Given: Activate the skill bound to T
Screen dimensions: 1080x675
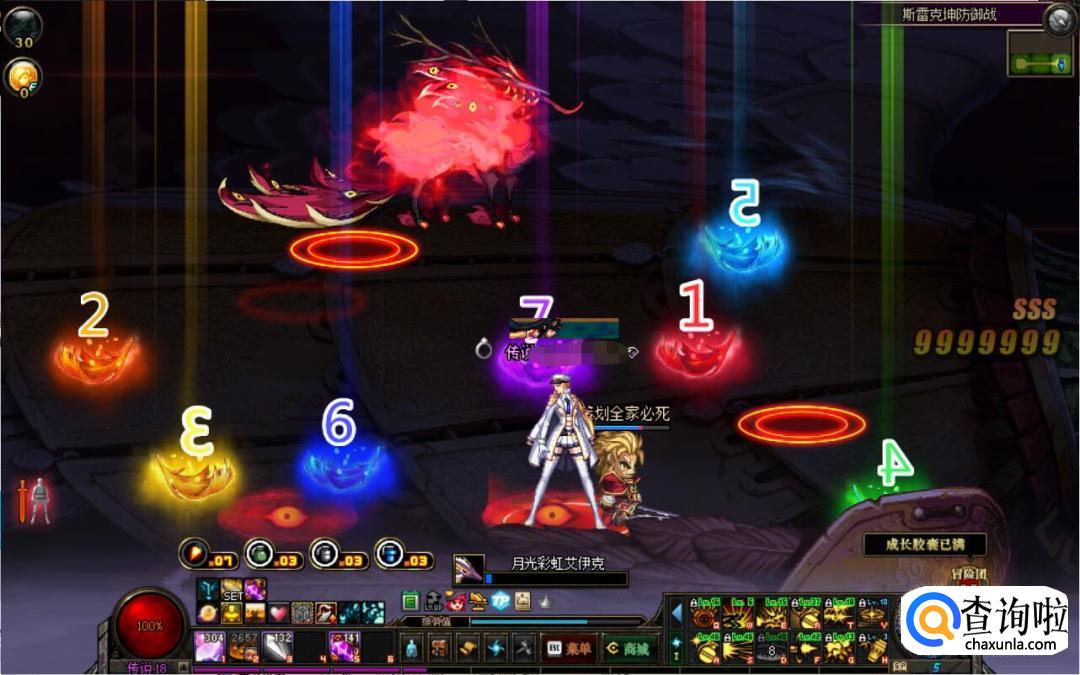Looking at the screenshot, I should coord(838,614).
